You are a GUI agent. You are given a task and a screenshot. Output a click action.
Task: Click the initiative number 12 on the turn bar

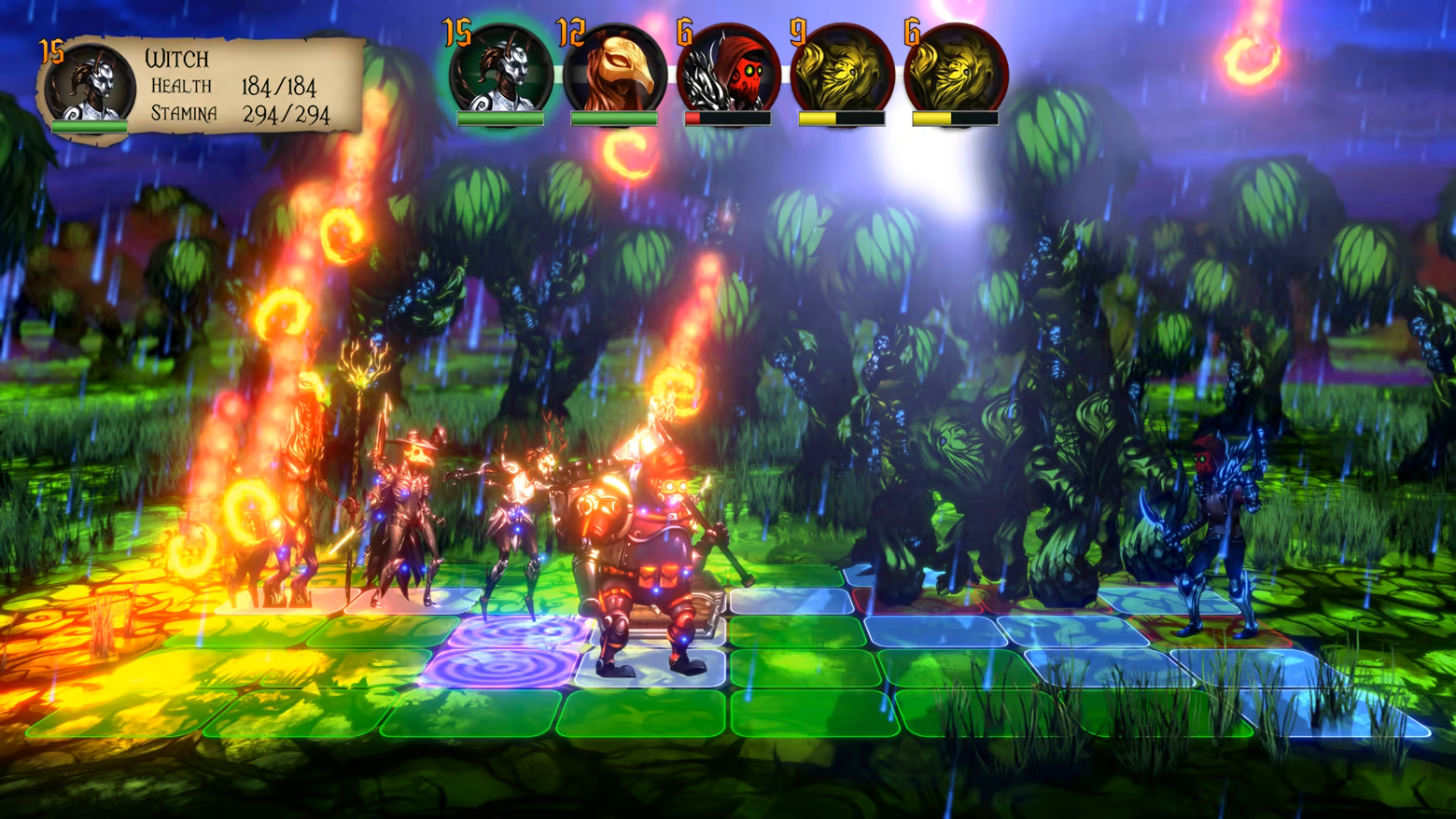click(x=569, y=31)
